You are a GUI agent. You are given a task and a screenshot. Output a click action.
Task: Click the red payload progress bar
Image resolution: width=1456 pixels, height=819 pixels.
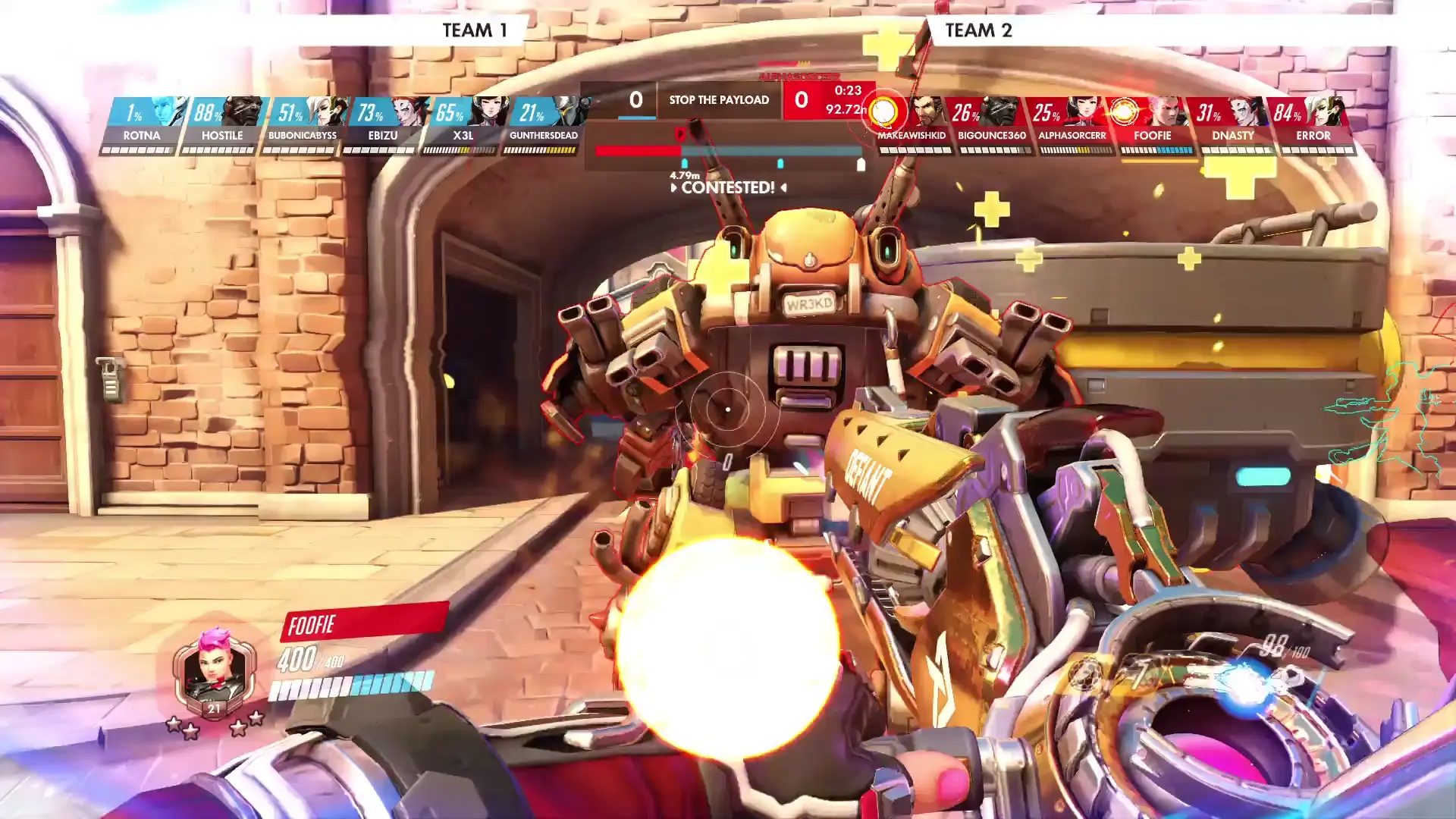pos(639,150)
